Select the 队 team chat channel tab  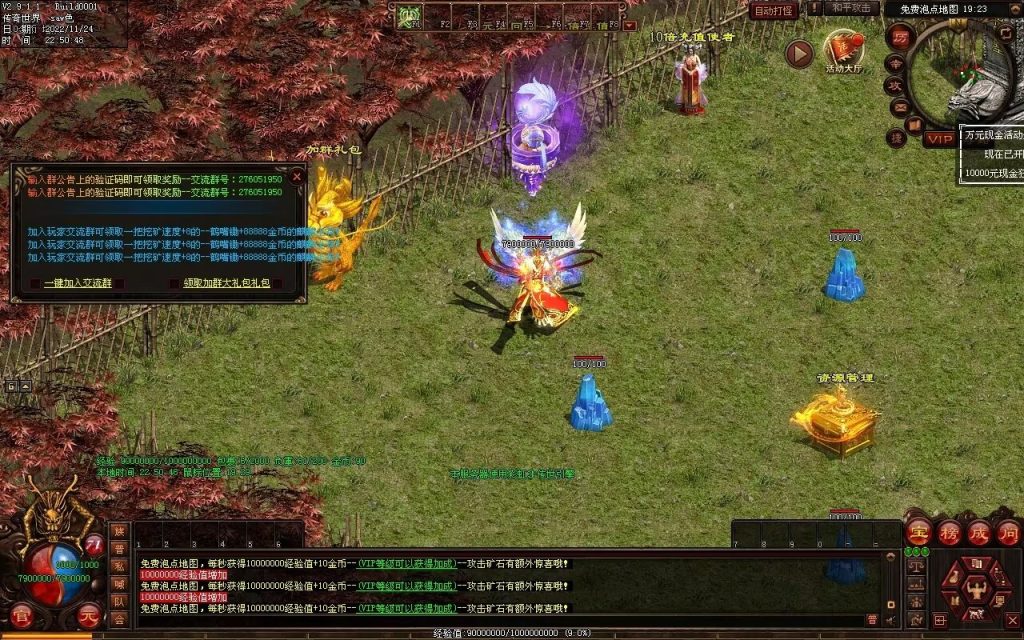tap(119, 602)
